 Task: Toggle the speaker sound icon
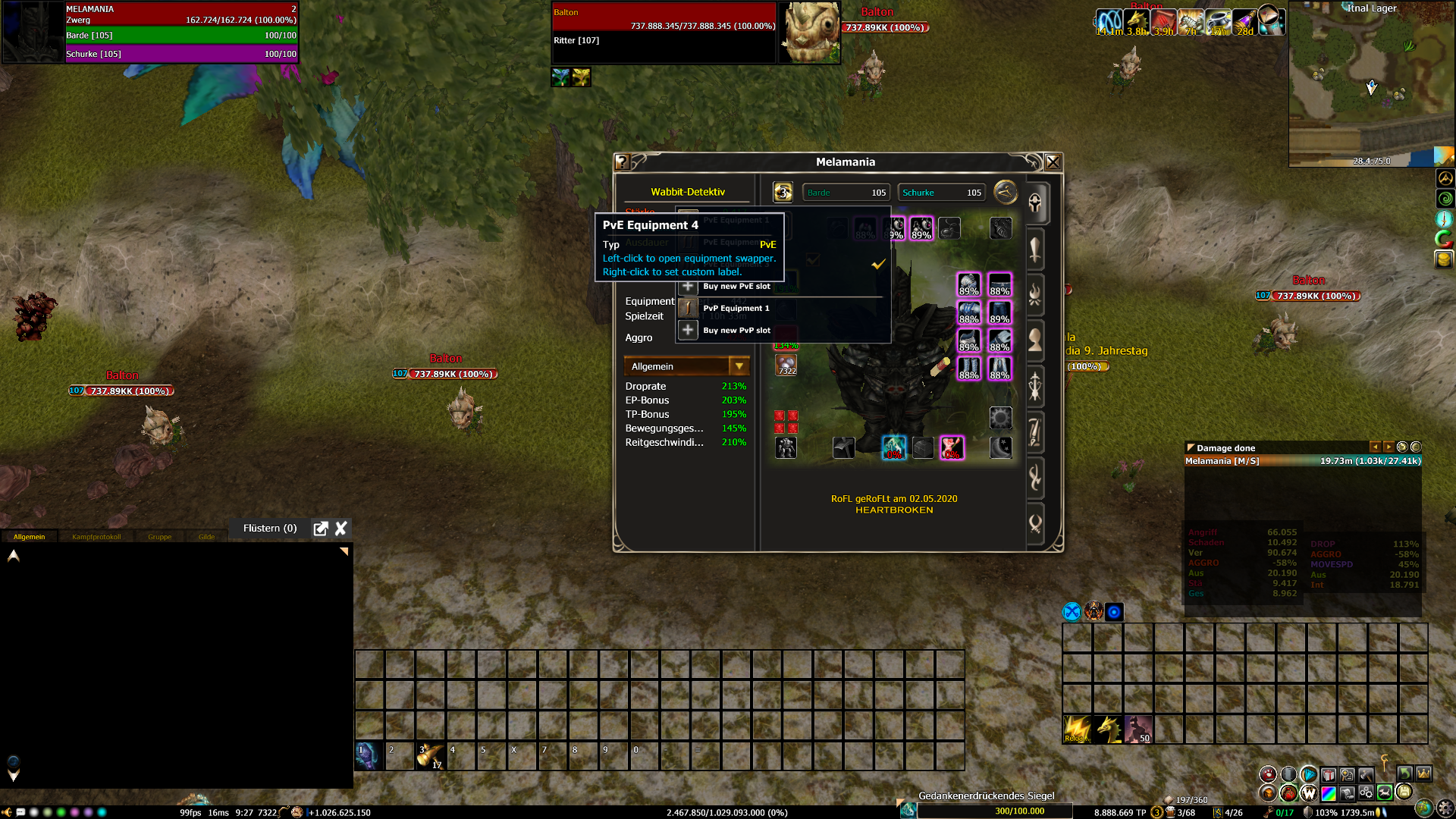(7, 812)
